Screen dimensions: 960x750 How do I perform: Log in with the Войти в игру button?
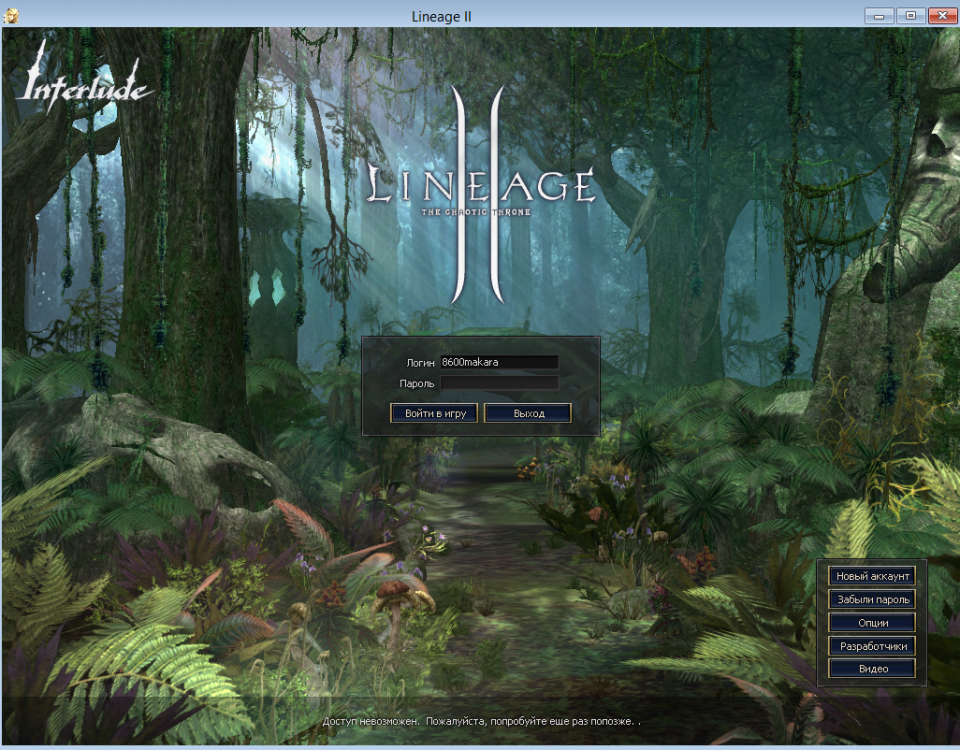(x=434, y=413)
